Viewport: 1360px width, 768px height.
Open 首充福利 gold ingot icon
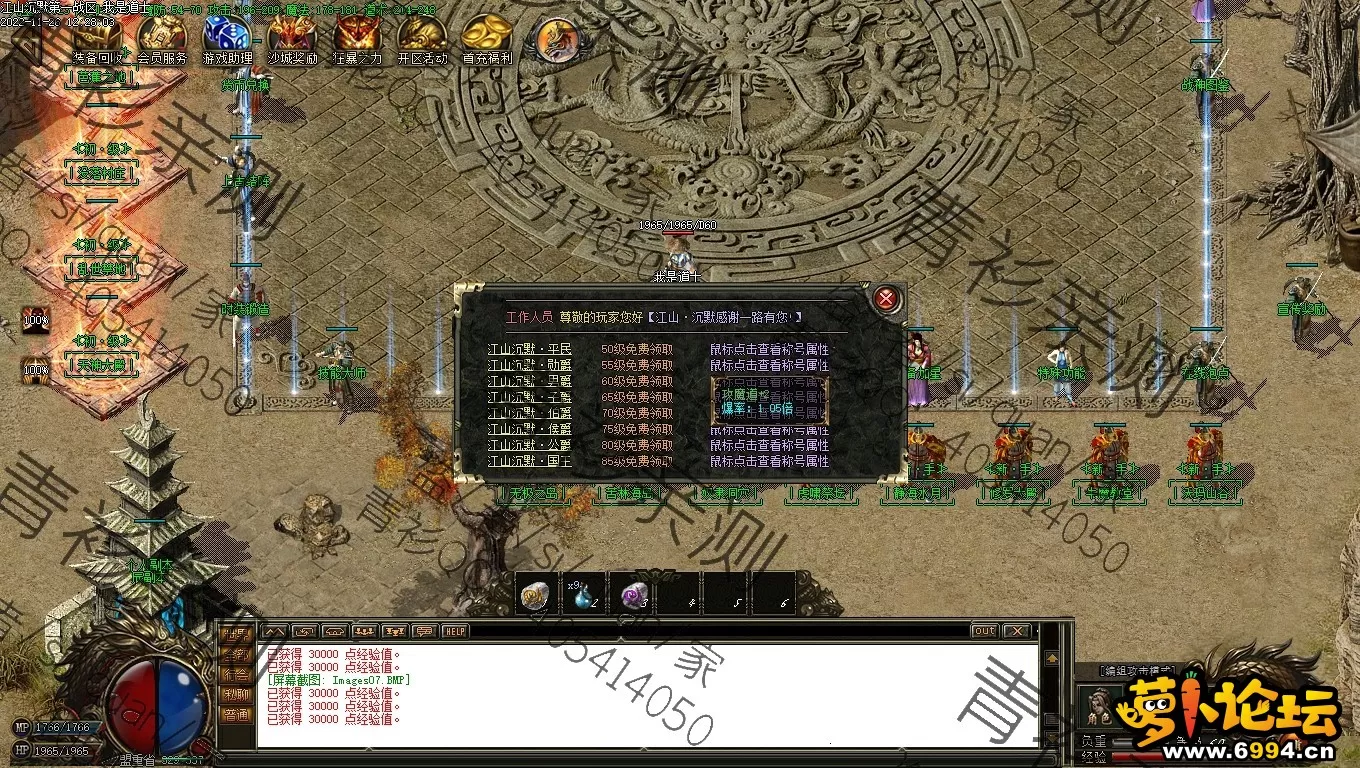(x=487, y=37)
